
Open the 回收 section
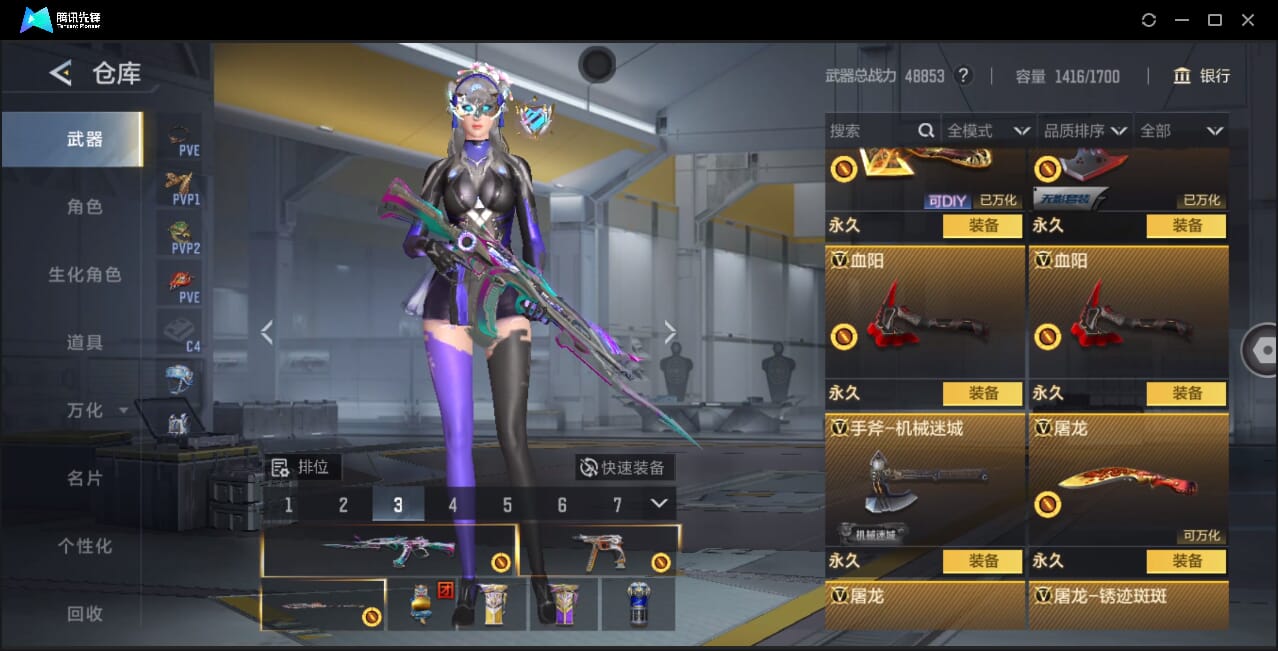coord(85,614)
